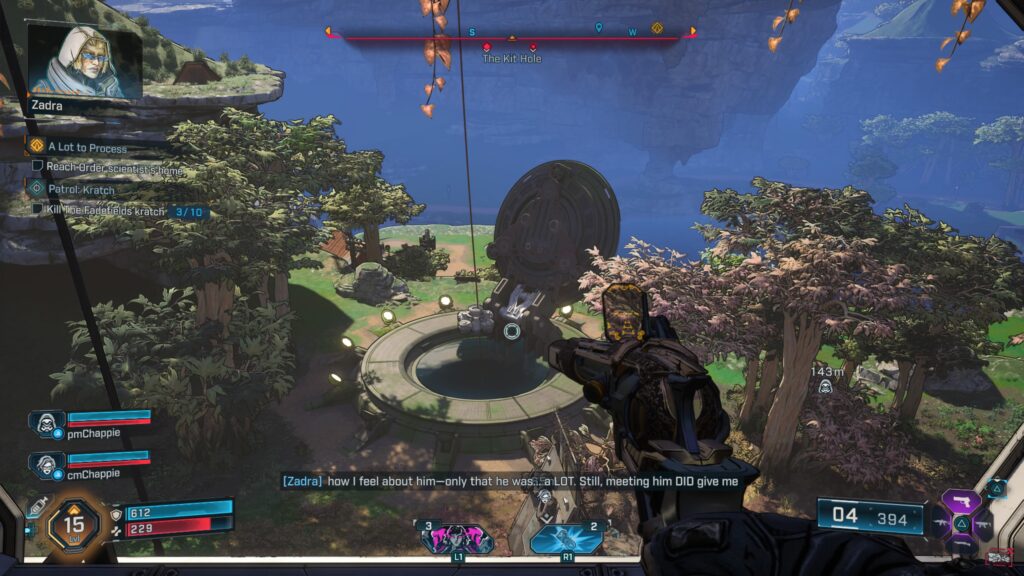Switch to the right weapon wheel gun
The image size is (1024, 576).
(982, 522)
